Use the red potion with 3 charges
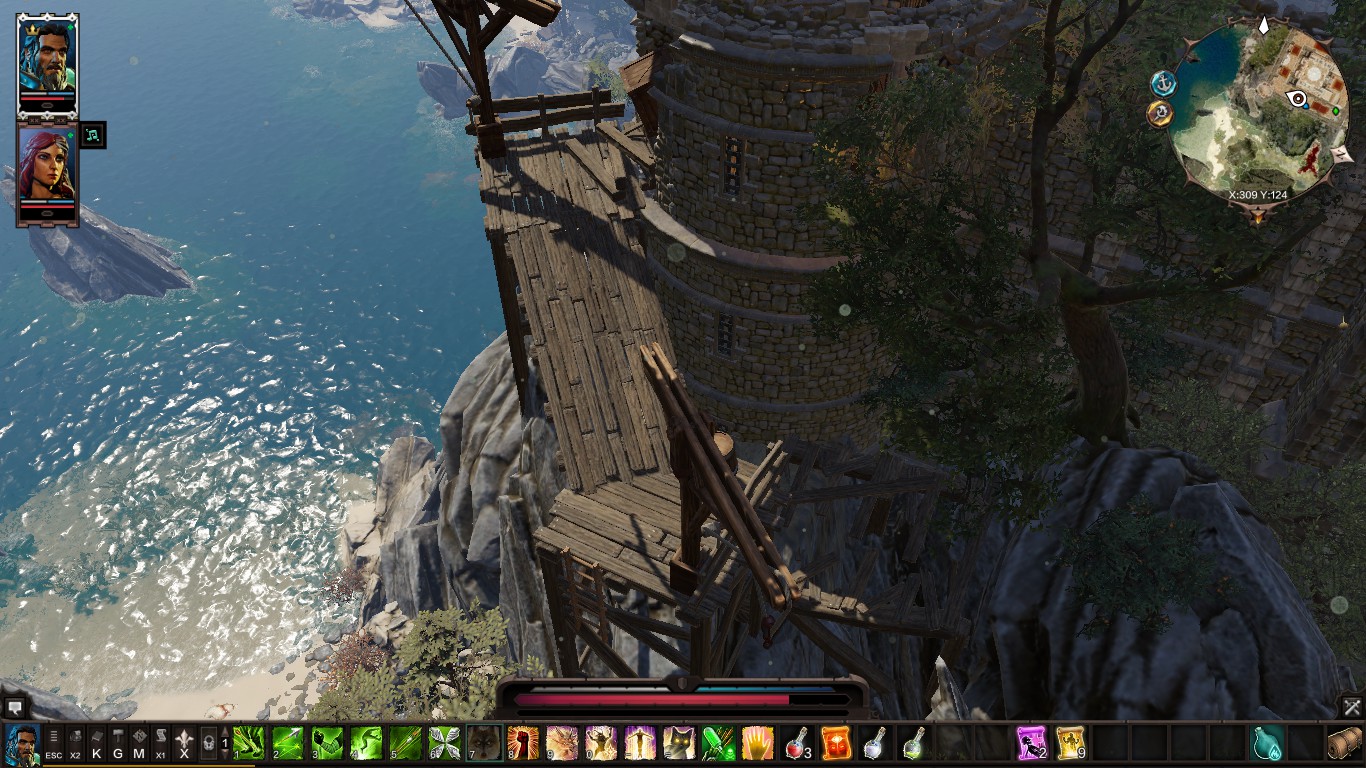This screenshot has height=768, width=1366. pos(797,743)
